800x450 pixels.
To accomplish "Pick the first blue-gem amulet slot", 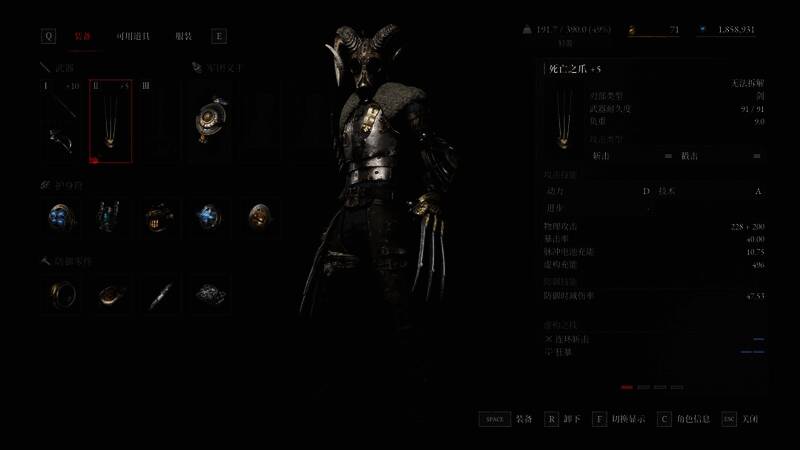I will click(x=61, y=216).
